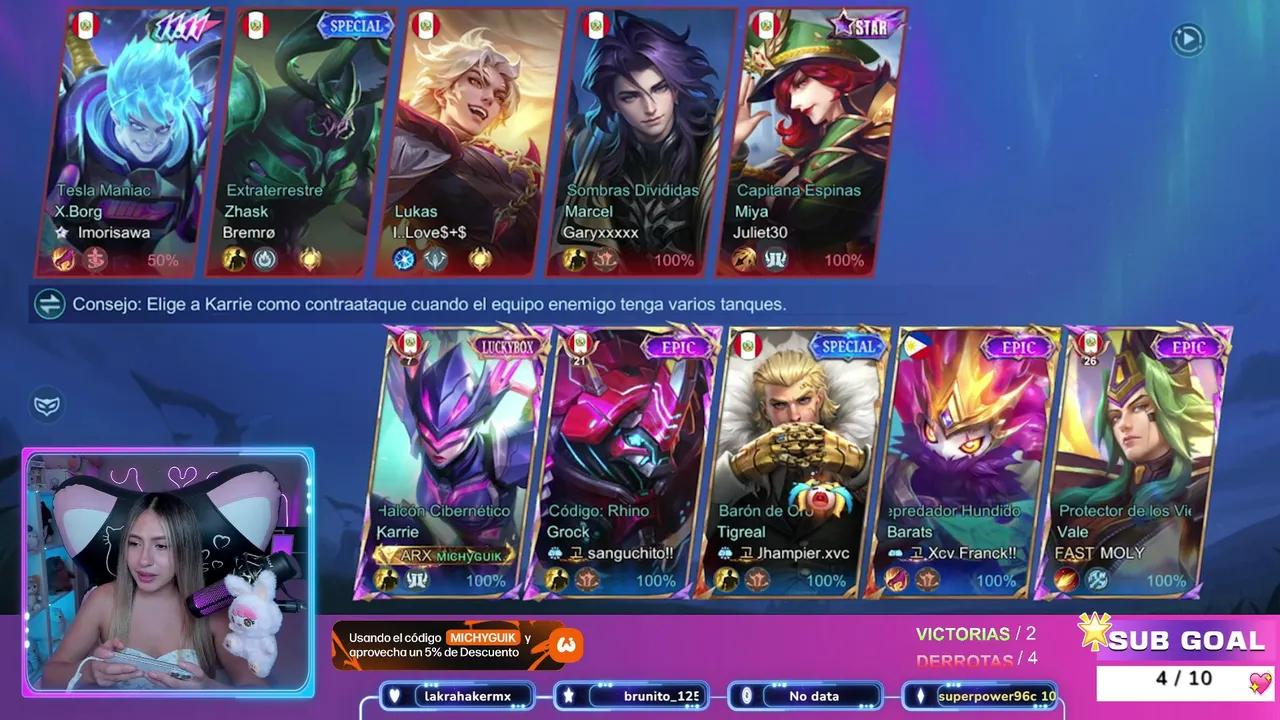
Task: Click the blue spell icon under Lukas's card
Action: (x=405, y=260)
